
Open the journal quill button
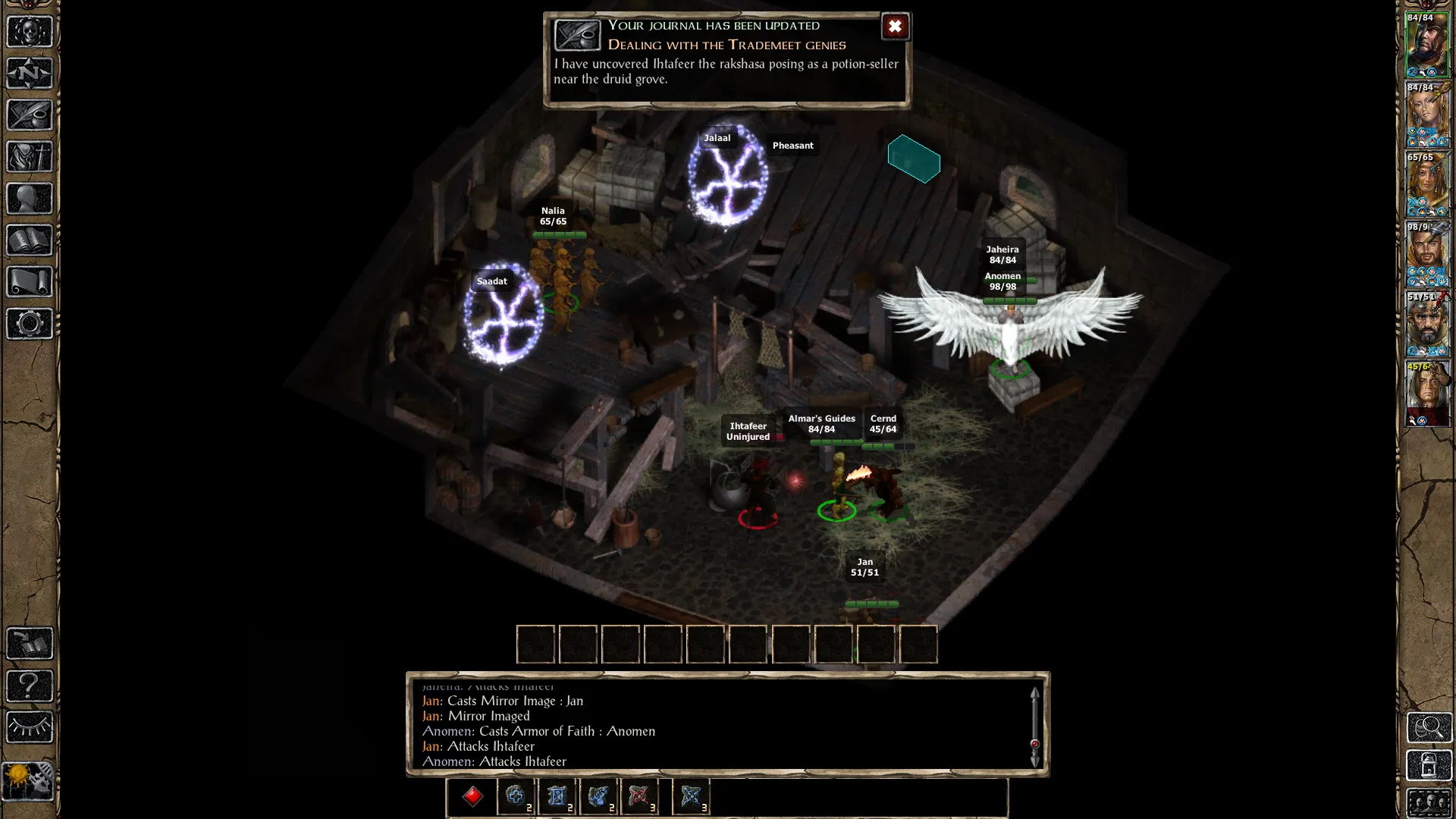pyautogui.click(x=30, y=115)
